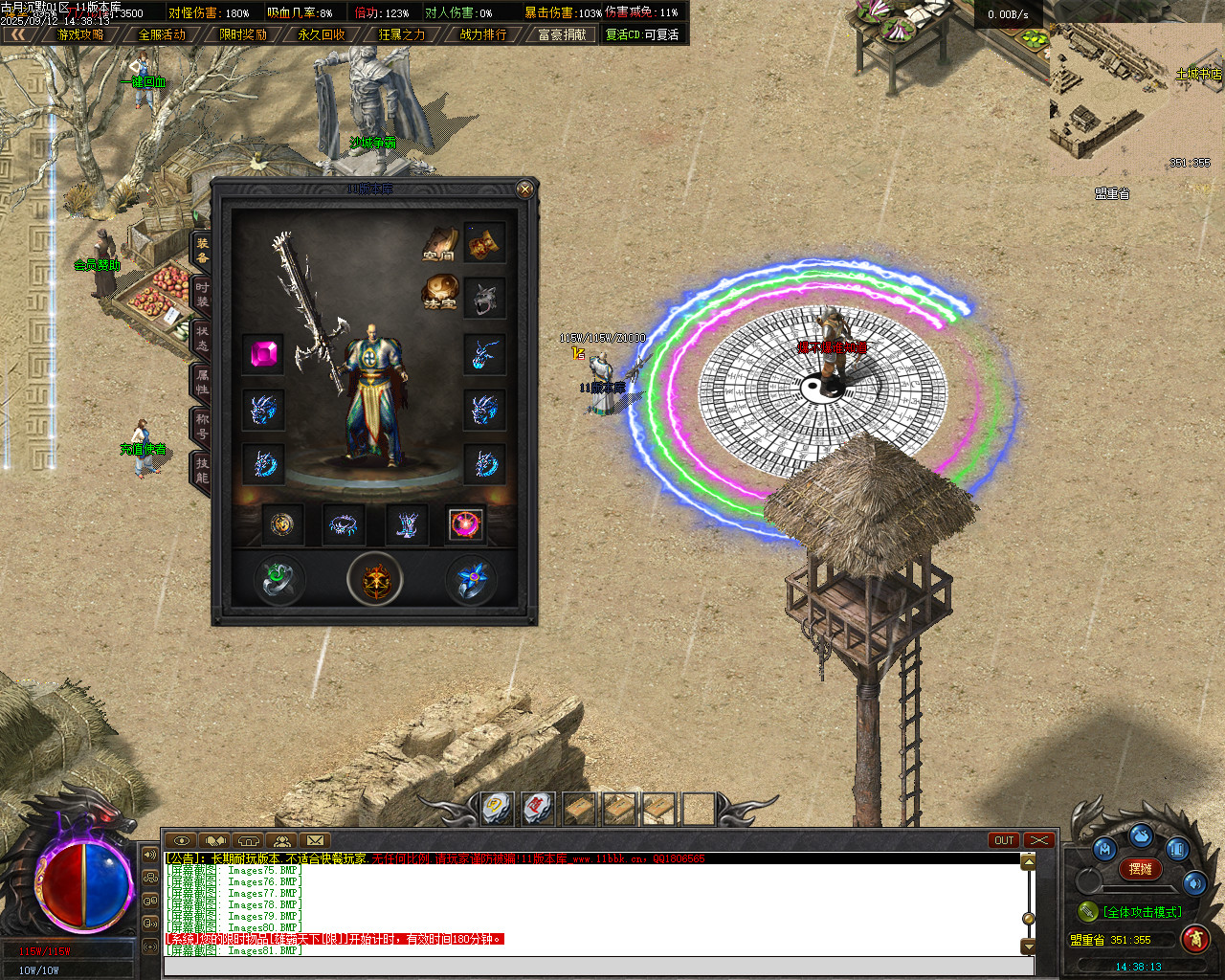Click the OUT button above the chat
The height and width of the screenshot is (980, 1225).
point(1004,840)
